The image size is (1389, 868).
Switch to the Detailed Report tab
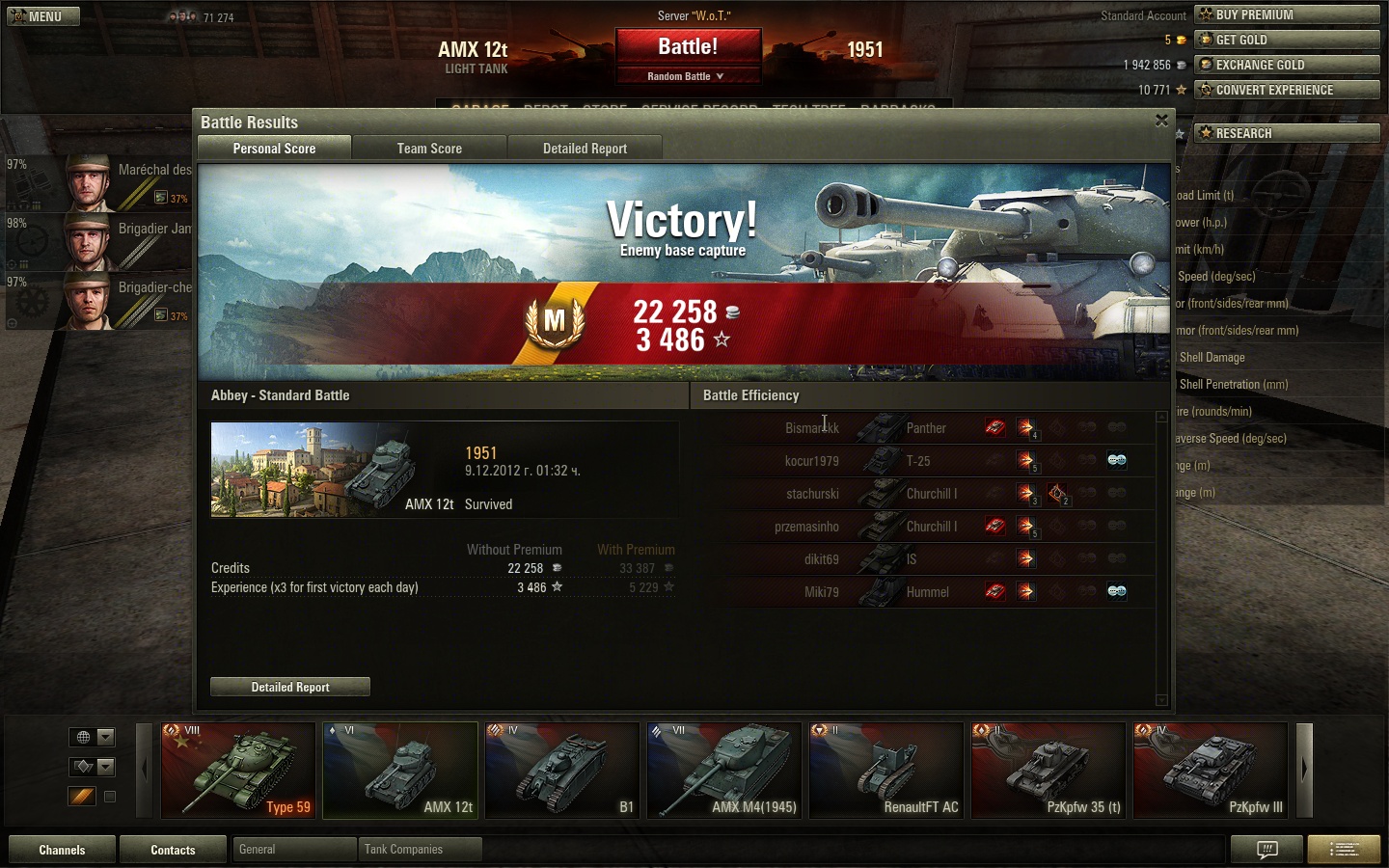pyautogui.click(x=585, y=149)
